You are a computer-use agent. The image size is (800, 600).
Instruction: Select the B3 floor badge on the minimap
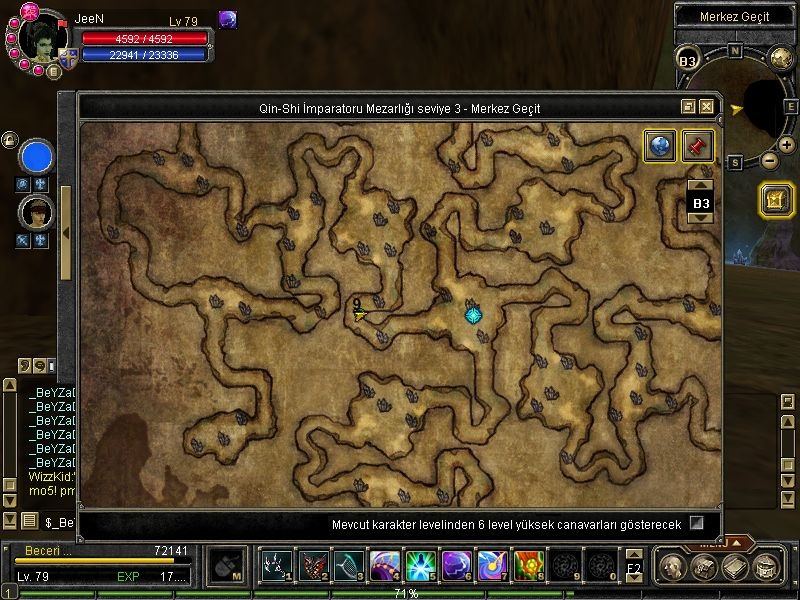tap(688, 61)
